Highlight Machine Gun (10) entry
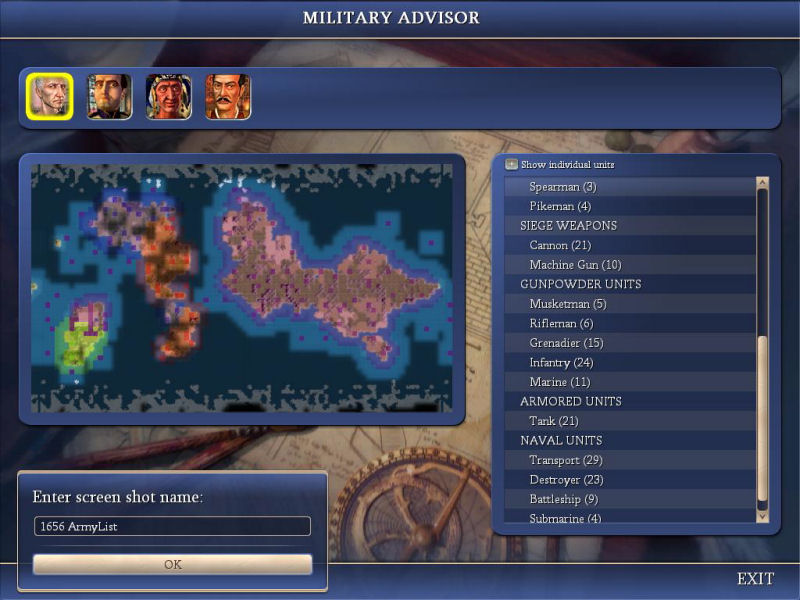The width and height of the screenshot is (800, 600). (575, 265)
